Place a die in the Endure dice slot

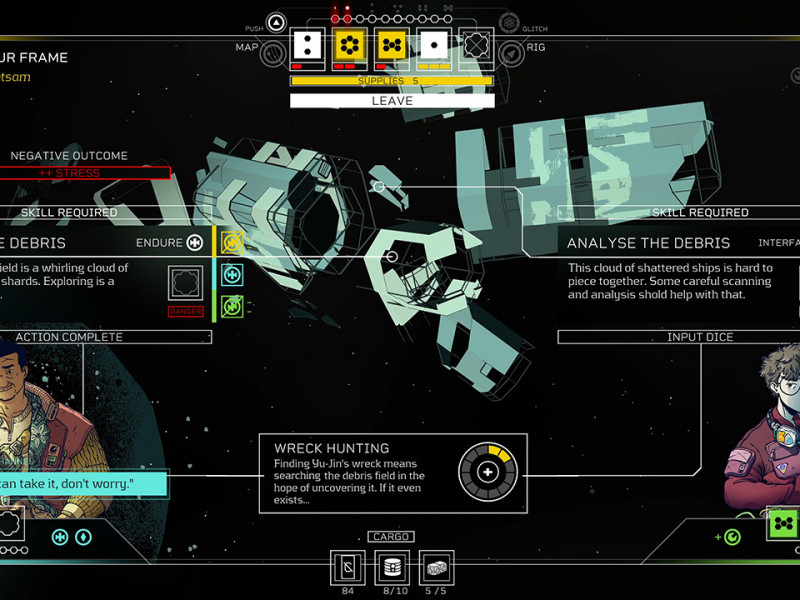(187, 284)
